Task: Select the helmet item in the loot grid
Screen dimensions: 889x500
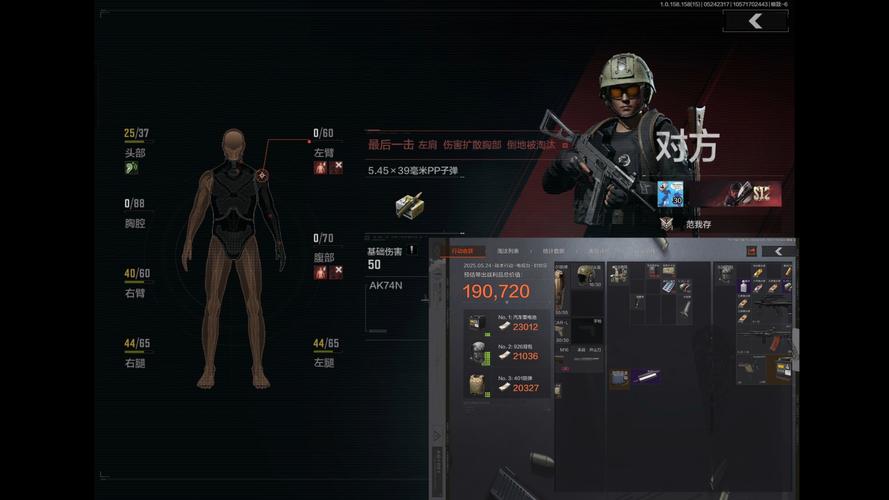Action: pyautogui.click(x=587, y=274)
